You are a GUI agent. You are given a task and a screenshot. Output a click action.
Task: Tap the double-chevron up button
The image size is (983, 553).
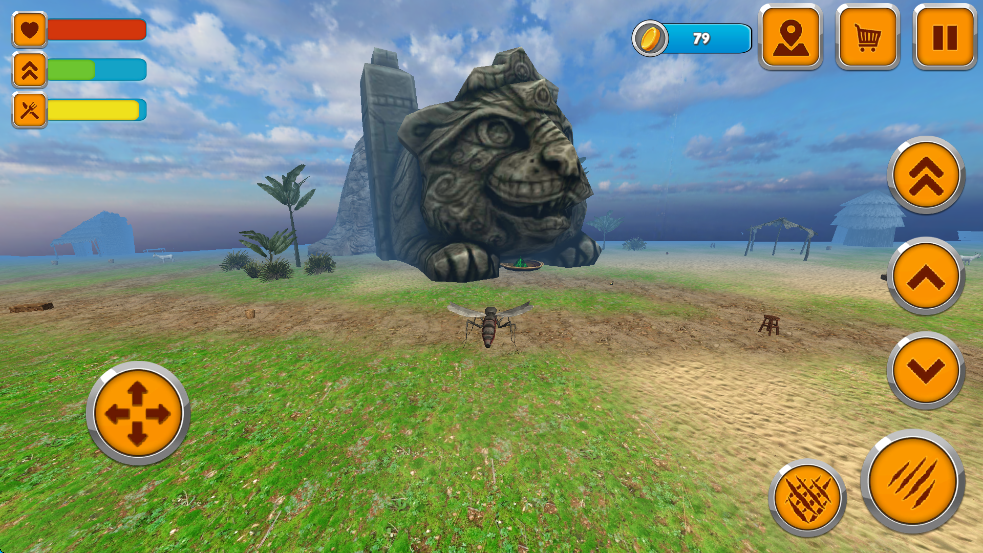click(x=926, y=176)
